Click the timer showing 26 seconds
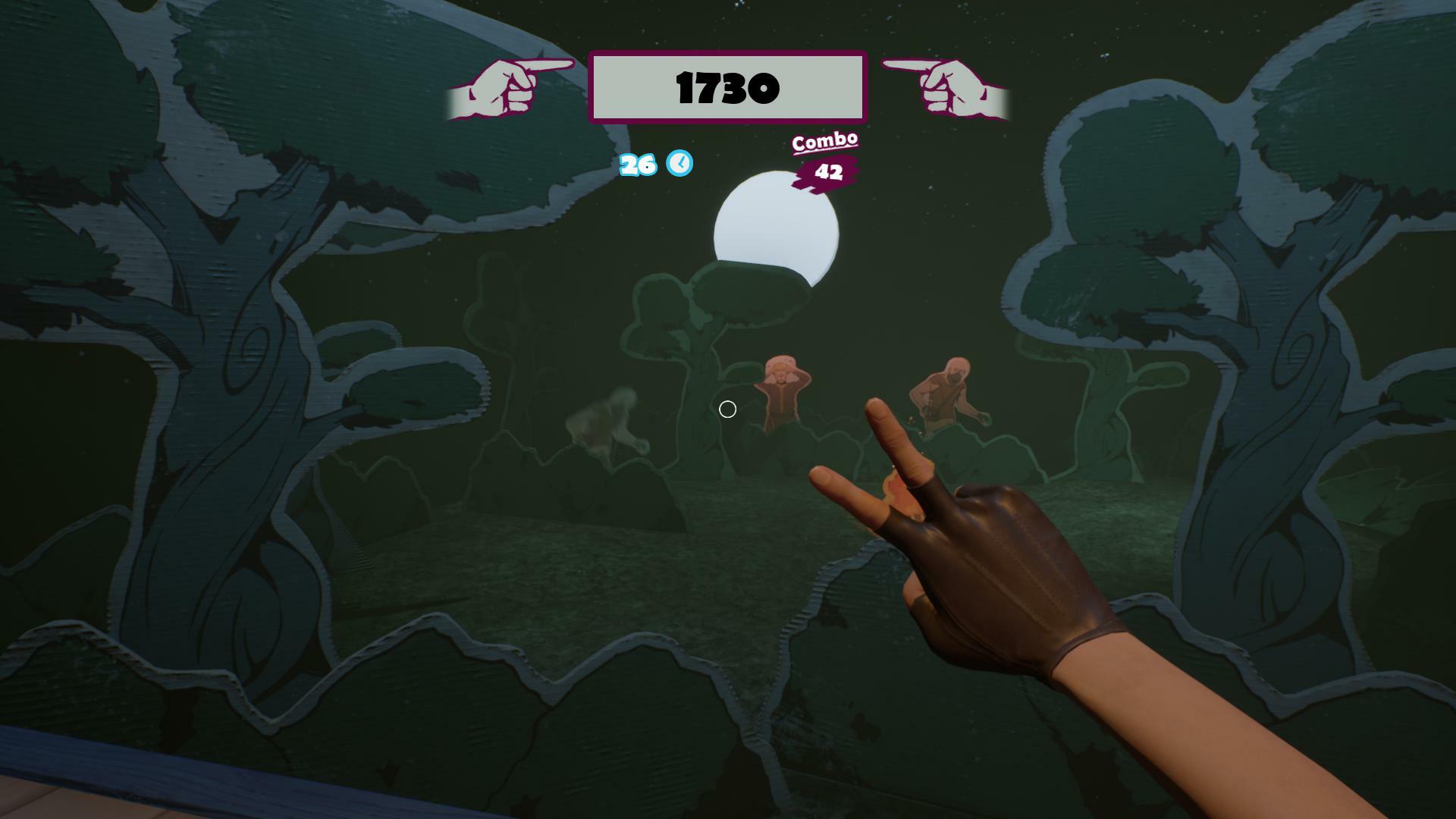 (638, 165)
